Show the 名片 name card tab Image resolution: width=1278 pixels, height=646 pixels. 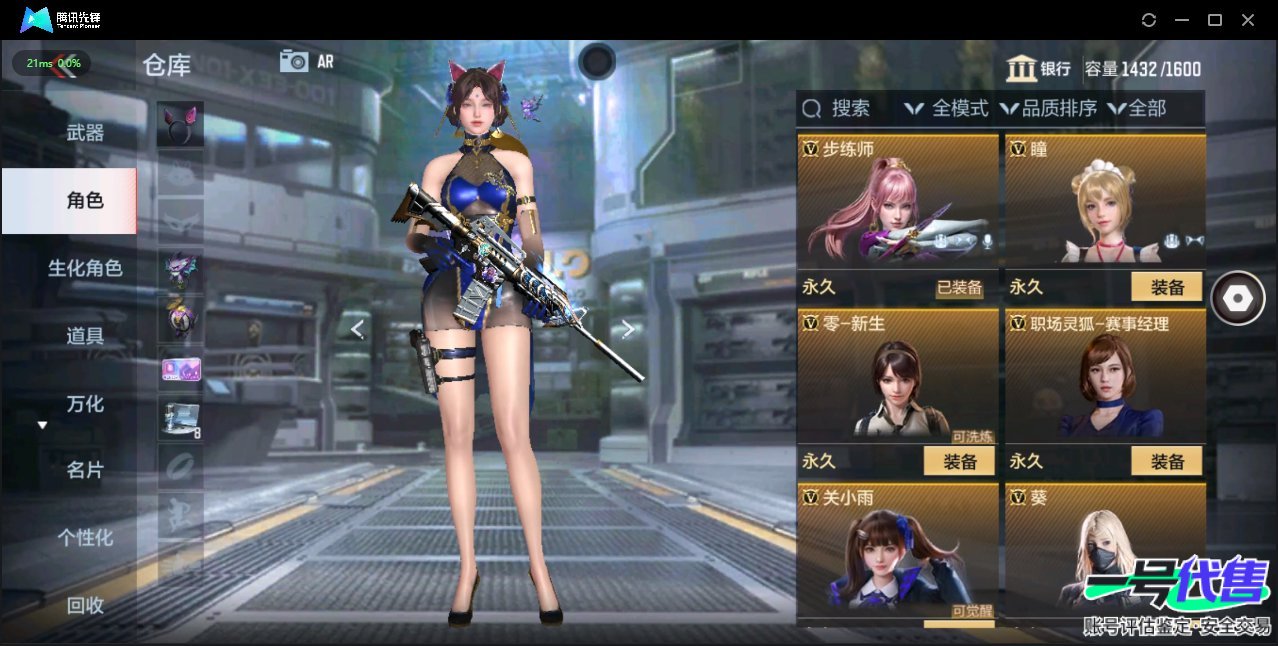pos(85,470)
